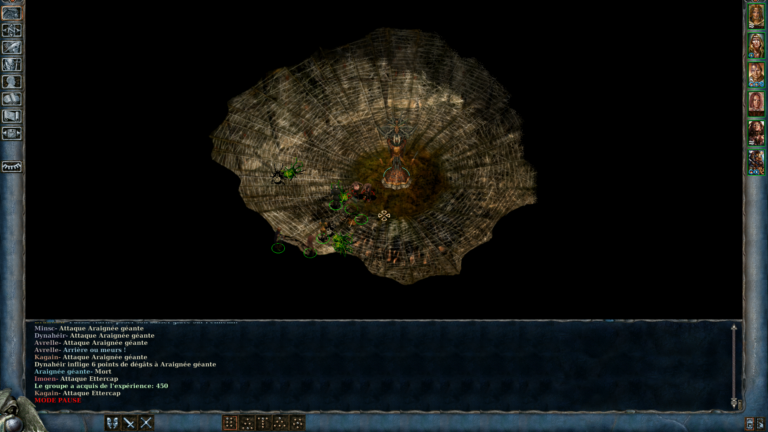The width and height of the screenshot is (768, 432).
Task: Choose the last formation button
Action: coord(298,423)
